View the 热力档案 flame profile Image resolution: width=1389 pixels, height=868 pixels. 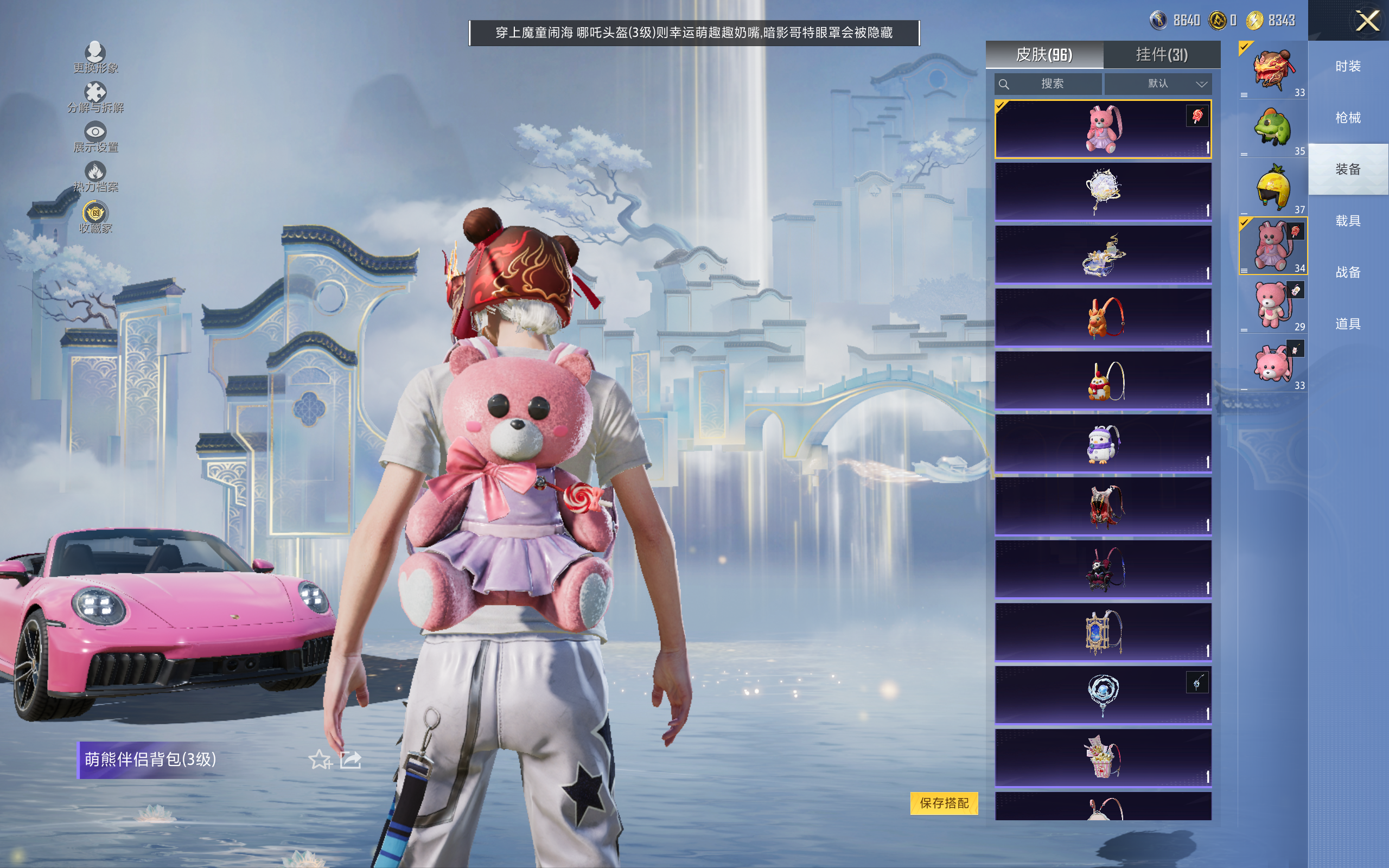[x=95, y=177]
